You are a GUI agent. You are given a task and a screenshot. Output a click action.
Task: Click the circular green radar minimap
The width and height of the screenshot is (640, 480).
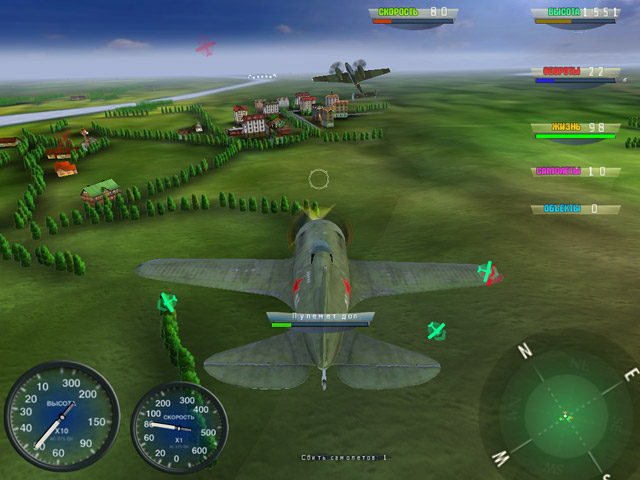[565, 412]
